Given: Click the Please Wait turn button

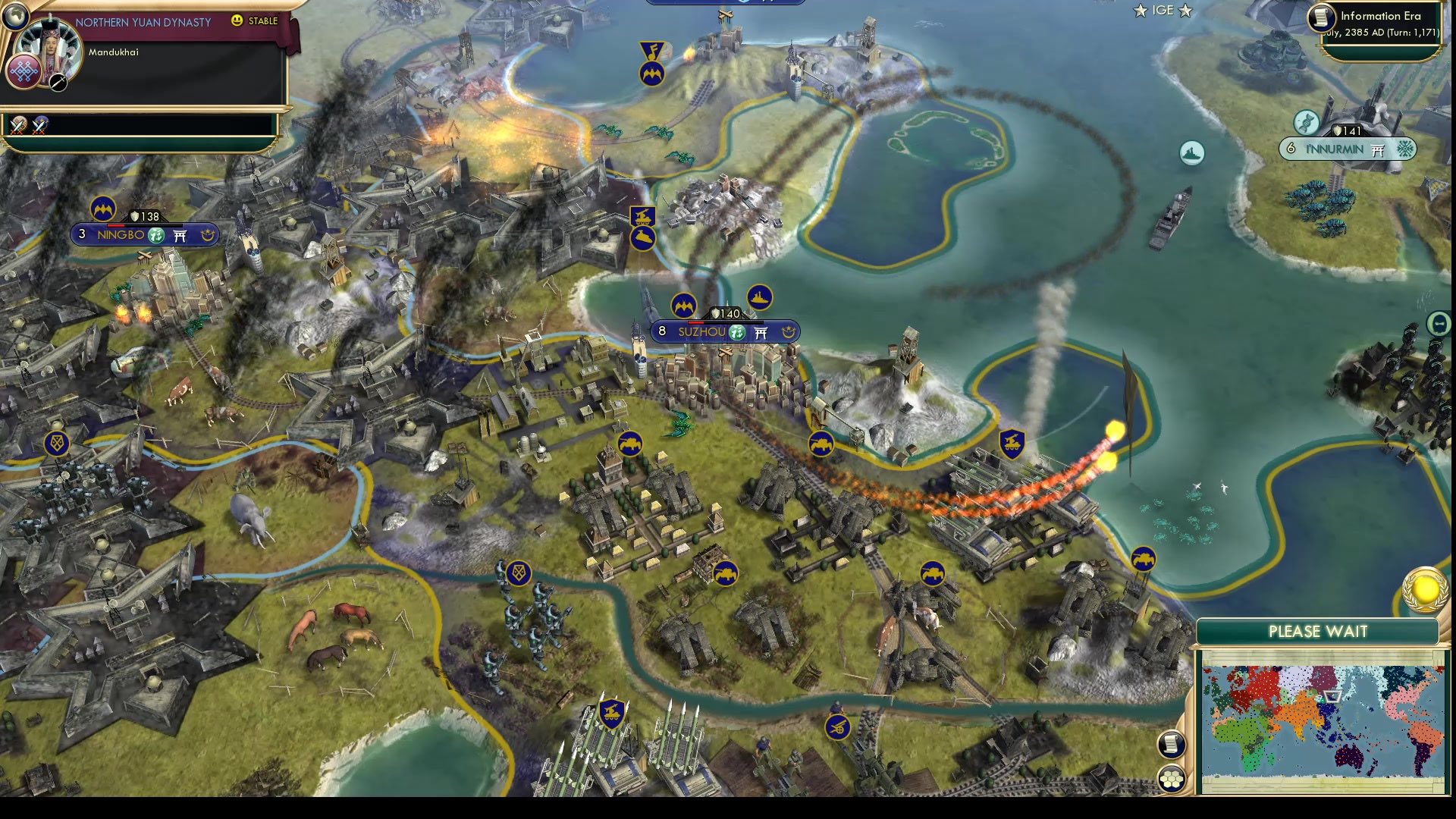Looking at the screenshot, I should pos(1317,632).
